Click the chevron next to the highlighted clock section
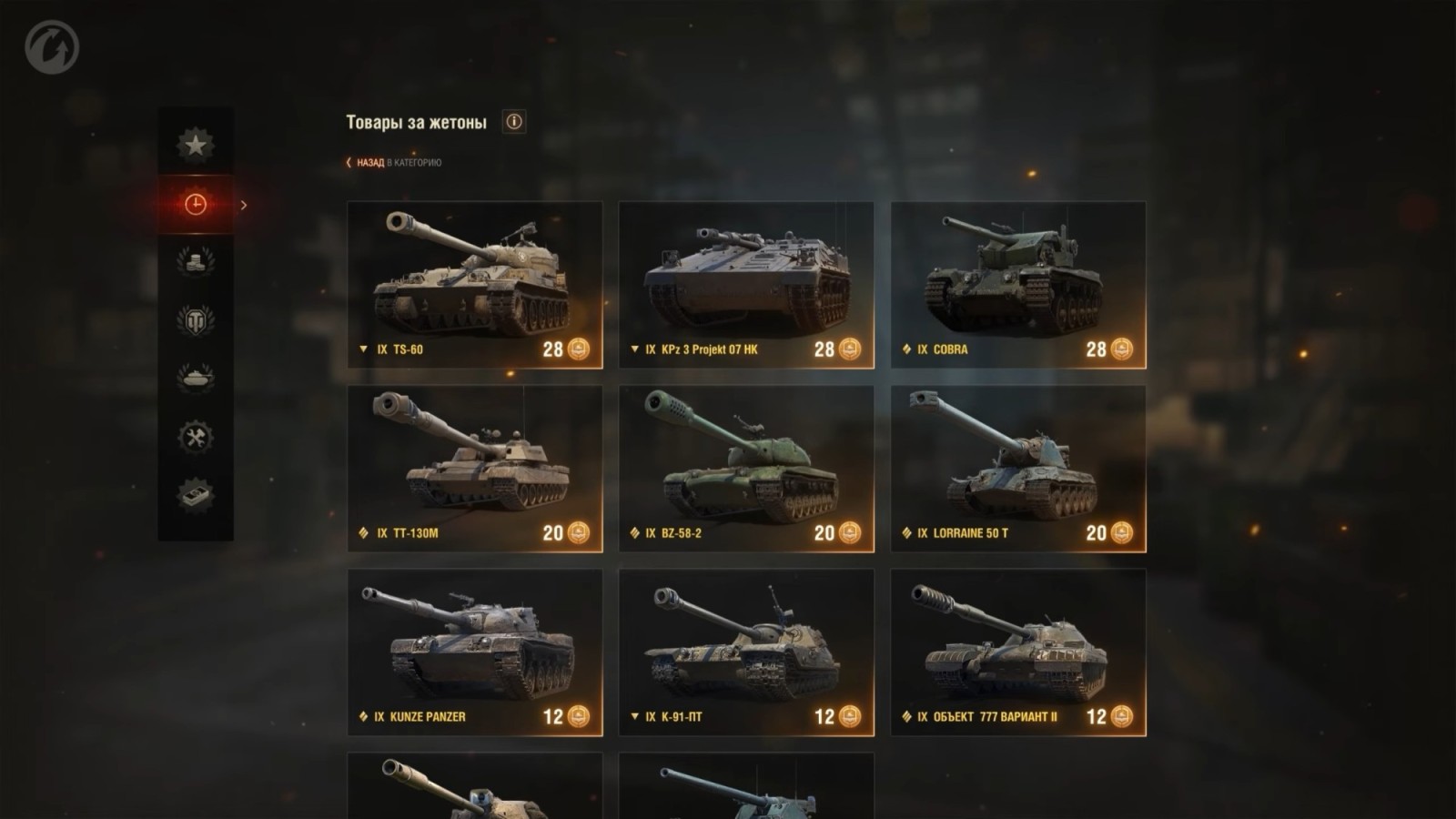 coord(242,206)
